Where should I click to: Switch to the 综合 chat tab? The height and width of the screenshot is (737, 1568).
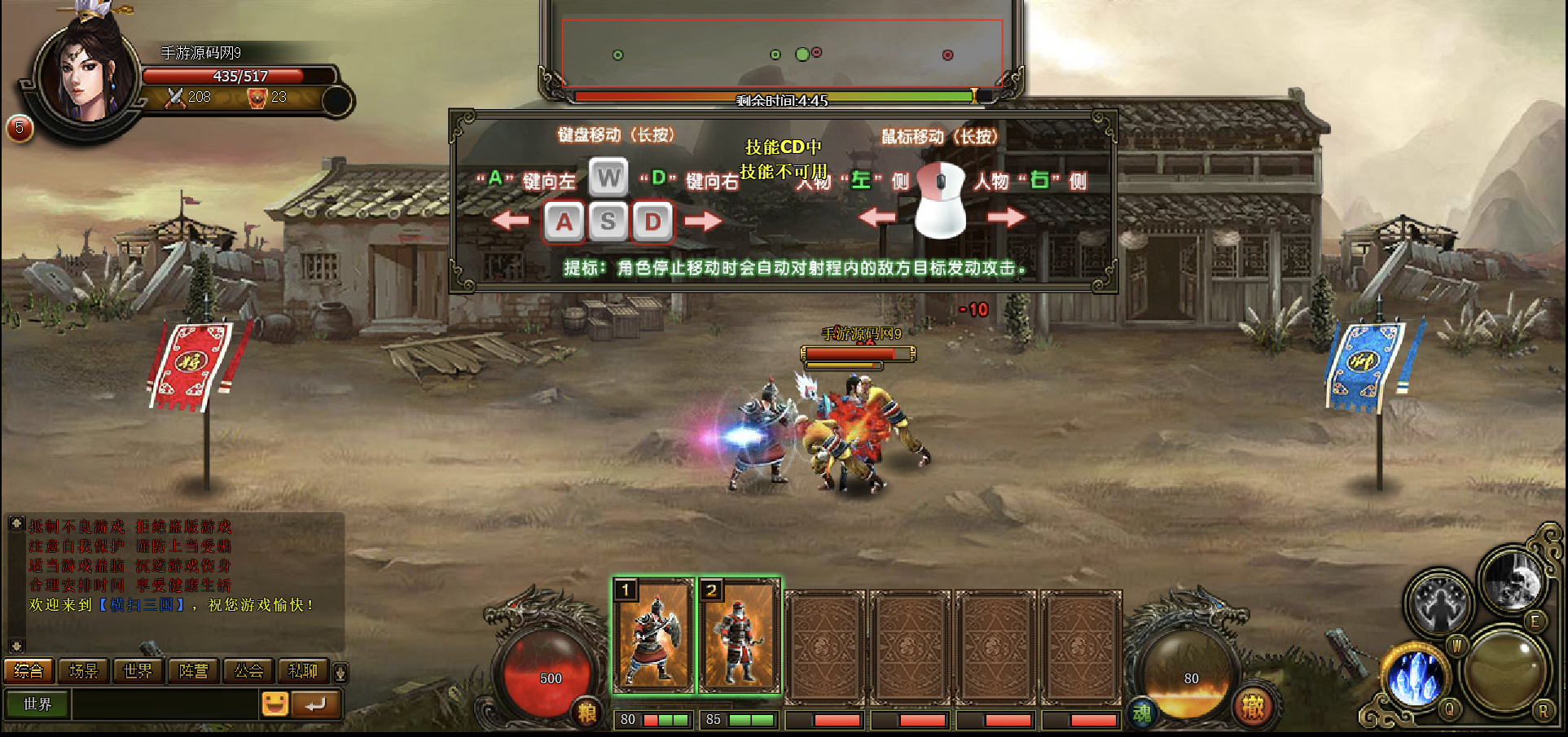(x=29, y=671)
